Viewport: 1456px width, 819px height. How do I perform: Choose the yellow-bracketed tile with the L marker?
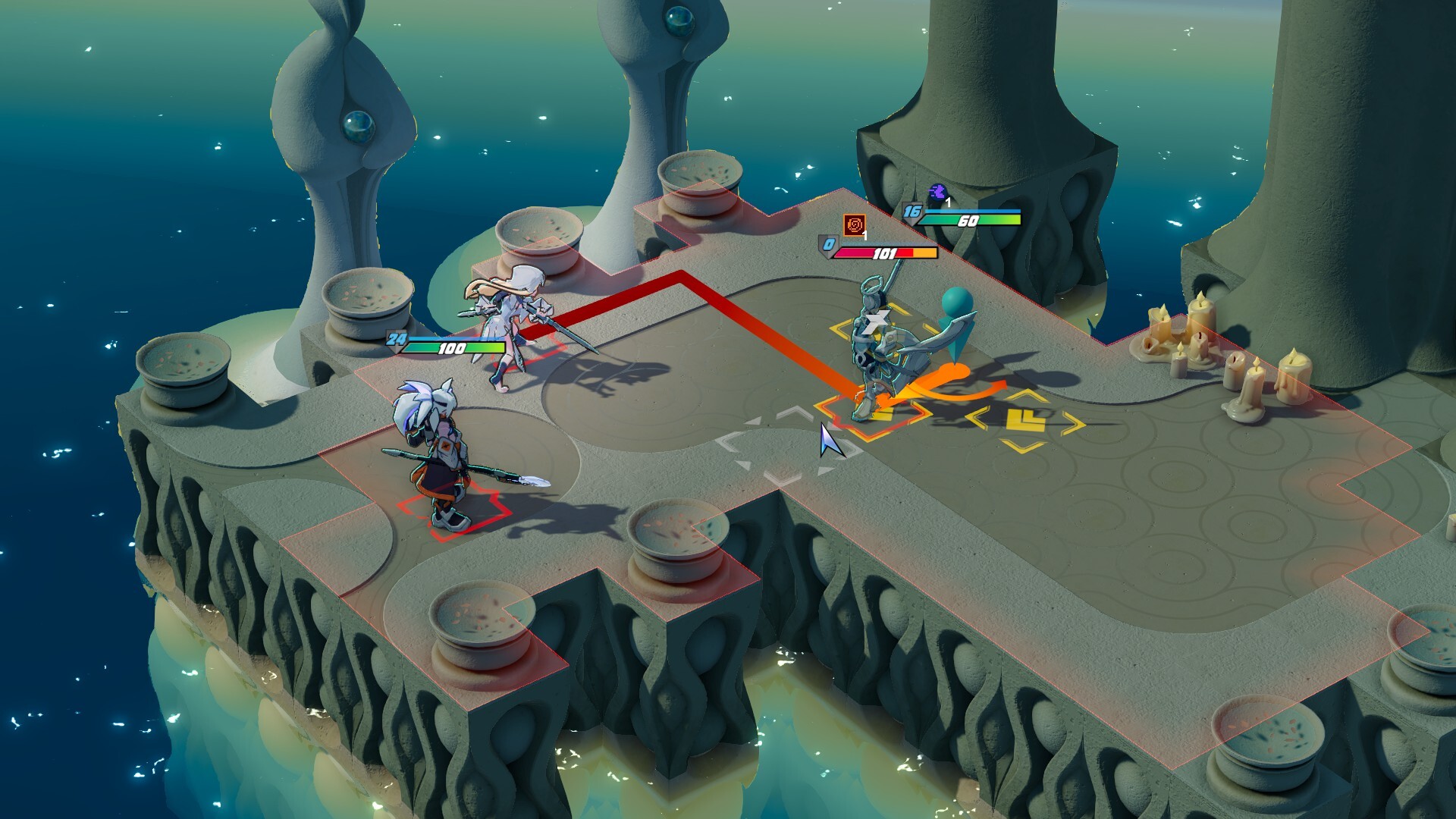click(x=1025, y=420)
